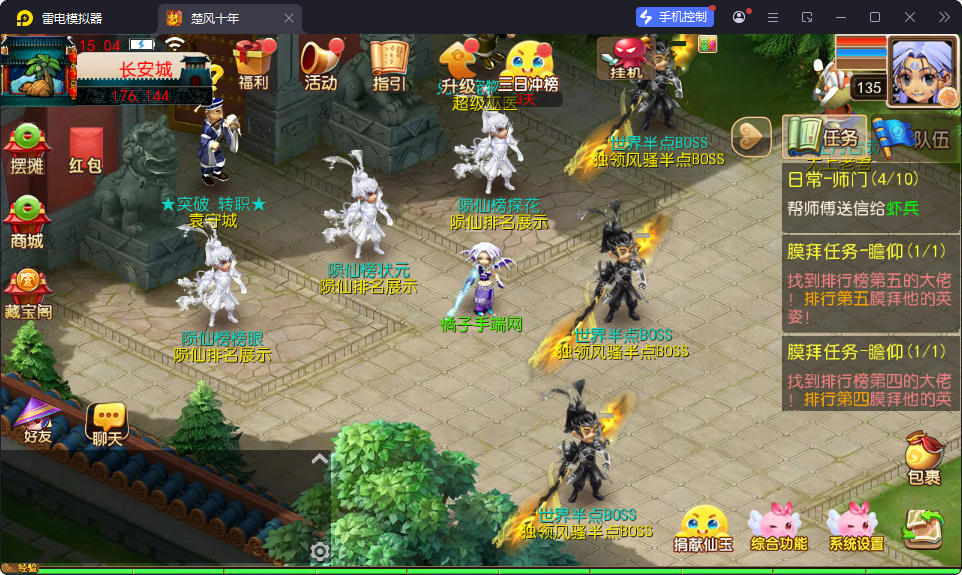Open the 摆摊 stall market
Screen dimensions: 962x575
click(x=27, y=150)
